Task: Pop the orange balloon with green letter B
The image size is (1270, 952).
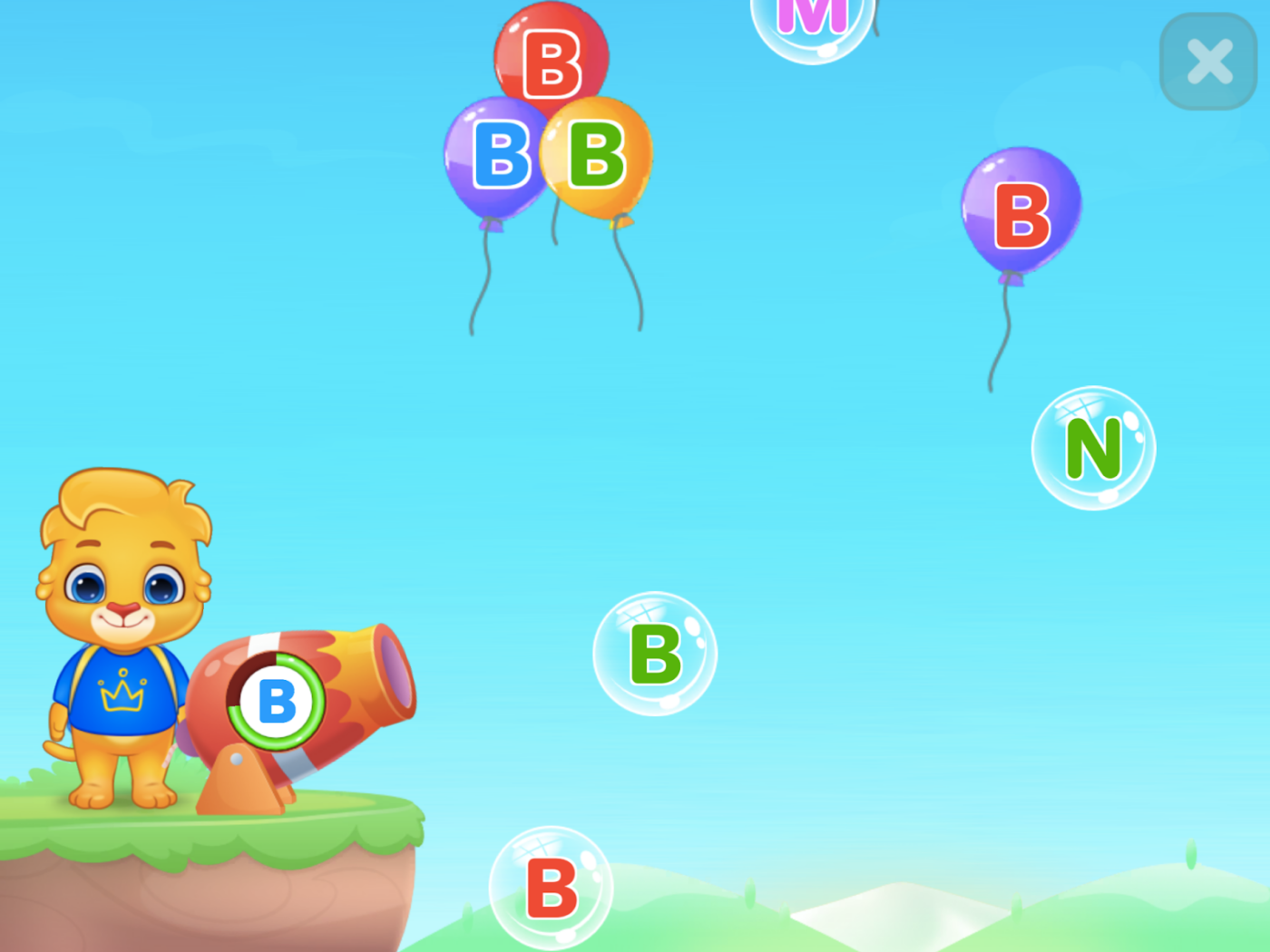Action: coord(594,156)
